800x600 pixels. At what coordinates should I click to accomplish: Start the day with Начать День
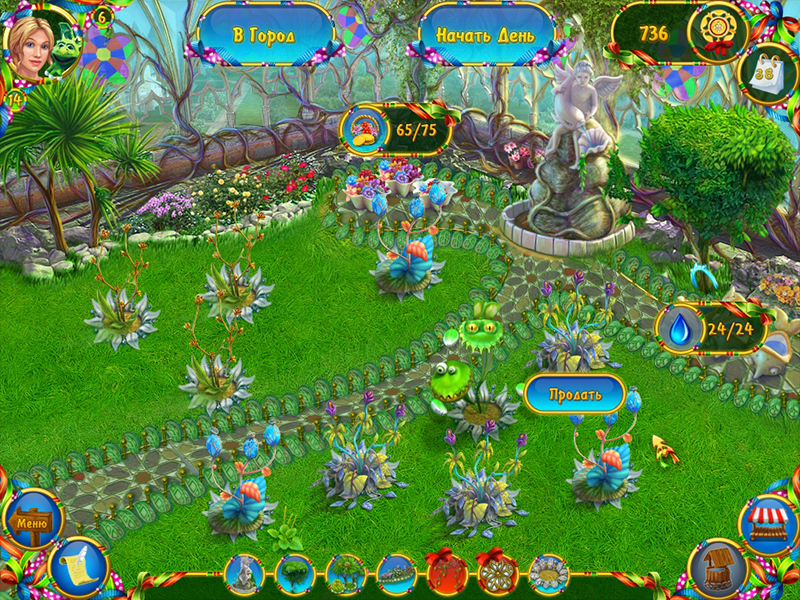[x=485, y=35]
